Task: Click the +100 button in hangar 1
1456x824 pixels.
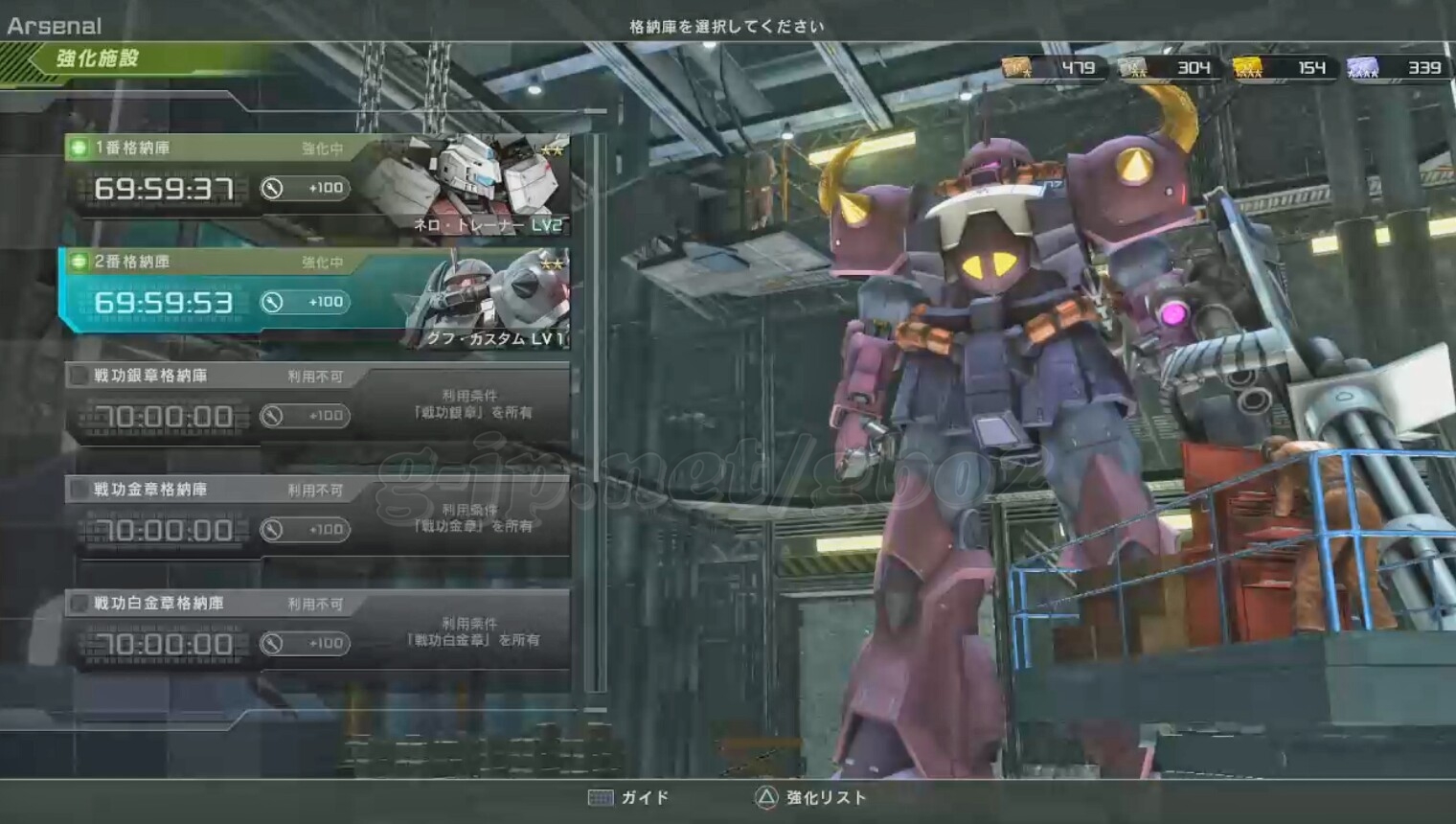Action: click(x=306, y=188)
